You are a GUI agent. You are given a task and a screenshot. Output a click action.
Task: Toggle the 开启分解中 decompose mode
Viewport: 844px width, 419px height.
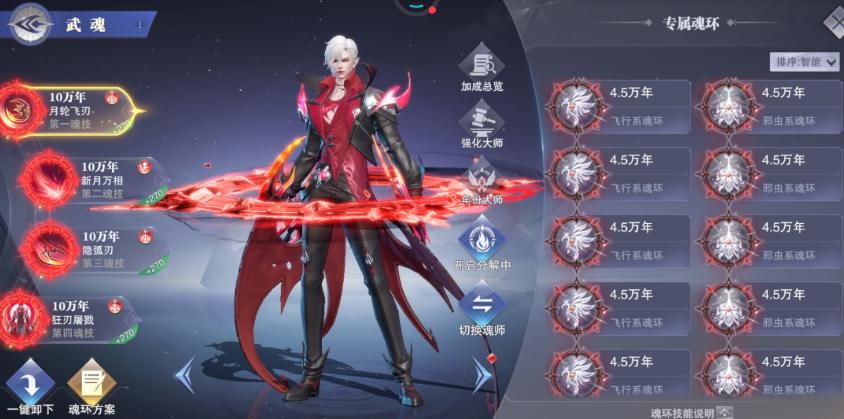482,248
